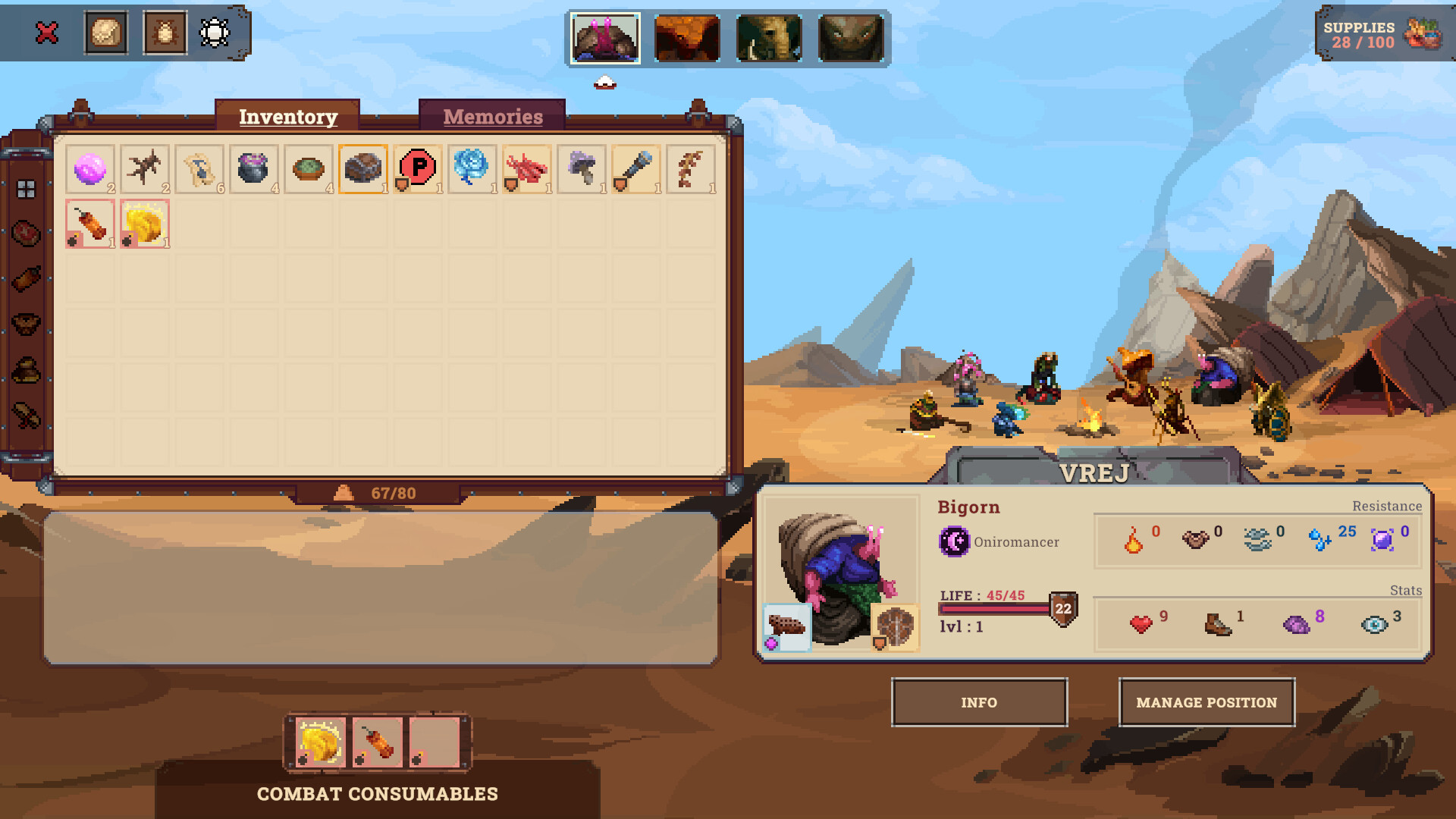
Task: Select the meat icon in the sidebar
Action: pyautogui.click(x=27, y=235)
